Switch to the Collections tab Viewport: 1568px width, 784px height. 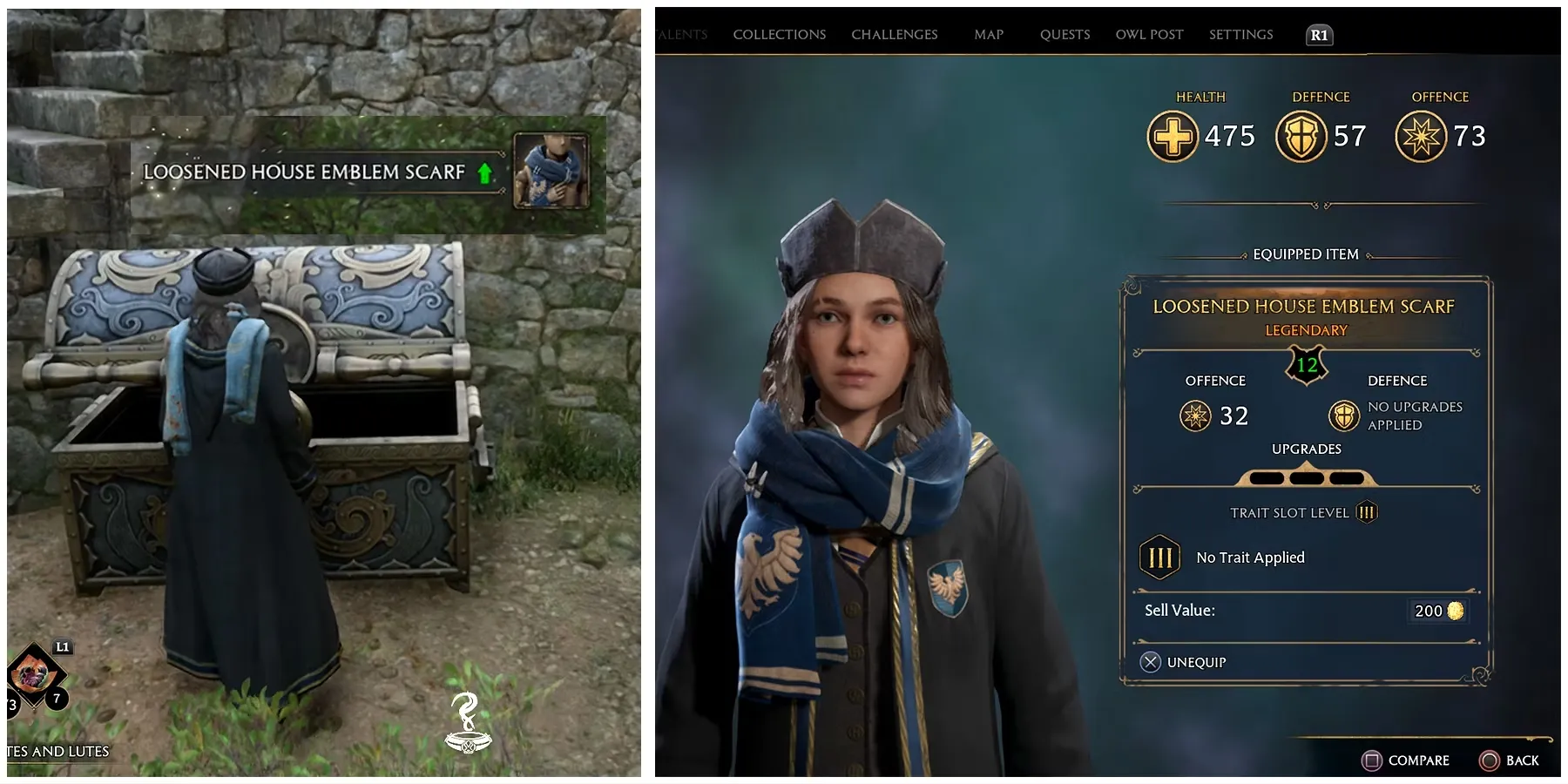pyautogui.click(x=779, y=35)
